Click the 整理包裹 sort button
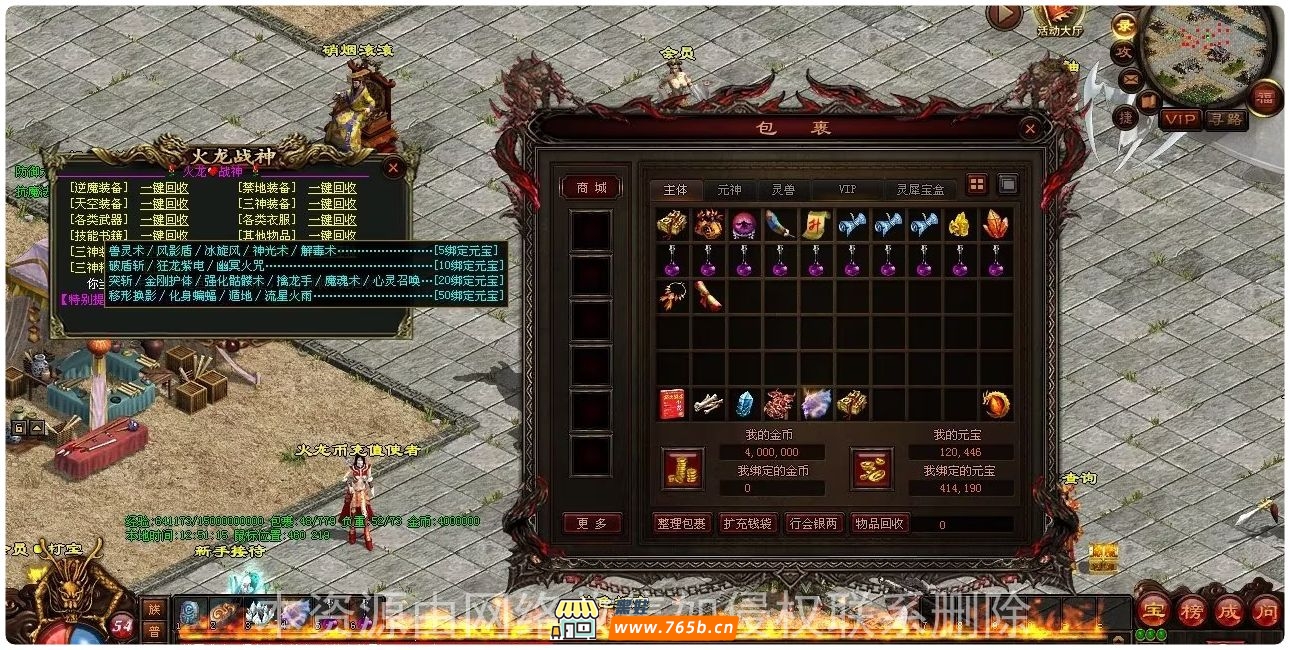The width and height of the screenshot is (1290, 650). tap(681, 523)
